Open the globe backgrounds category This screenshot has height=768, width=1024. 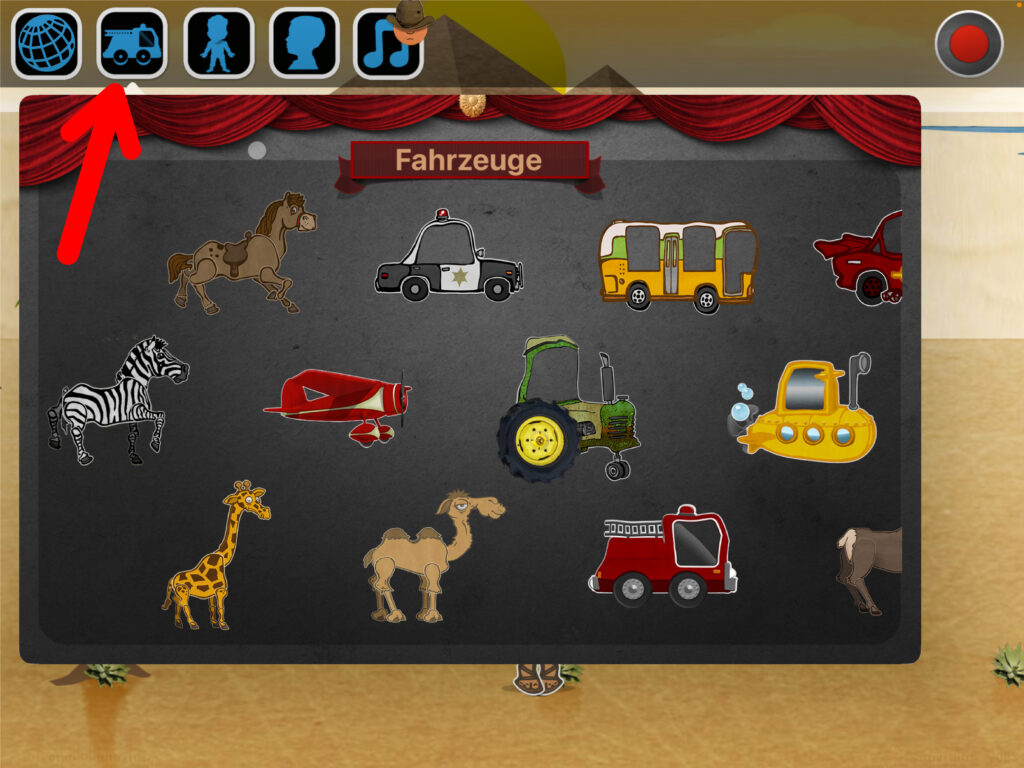[46, 45]
